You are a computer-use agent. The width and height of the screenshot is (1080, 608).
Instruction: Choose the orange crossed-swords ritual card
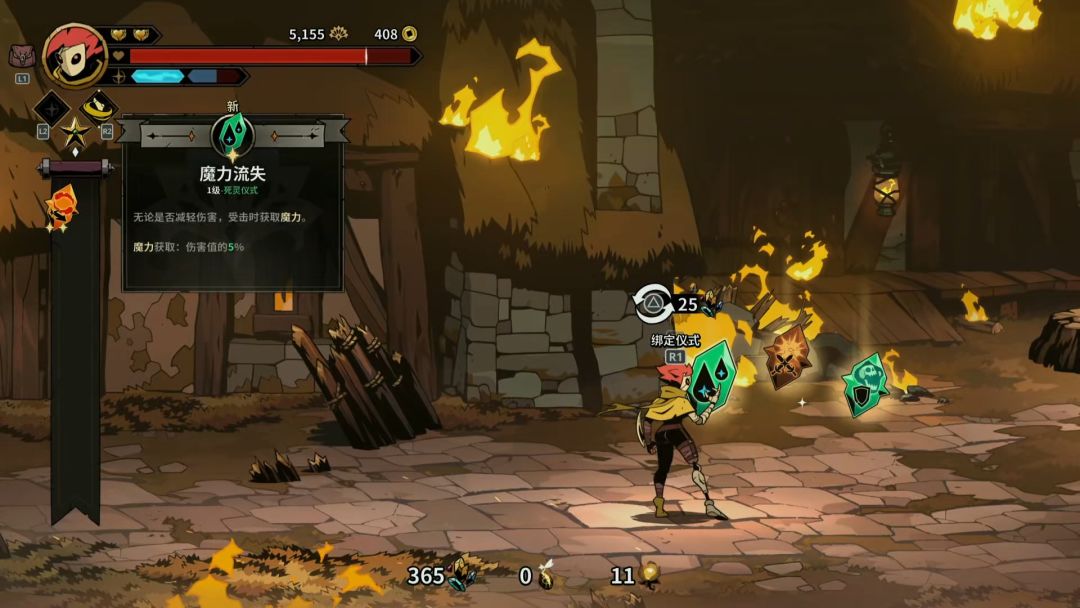click(788, 356)
